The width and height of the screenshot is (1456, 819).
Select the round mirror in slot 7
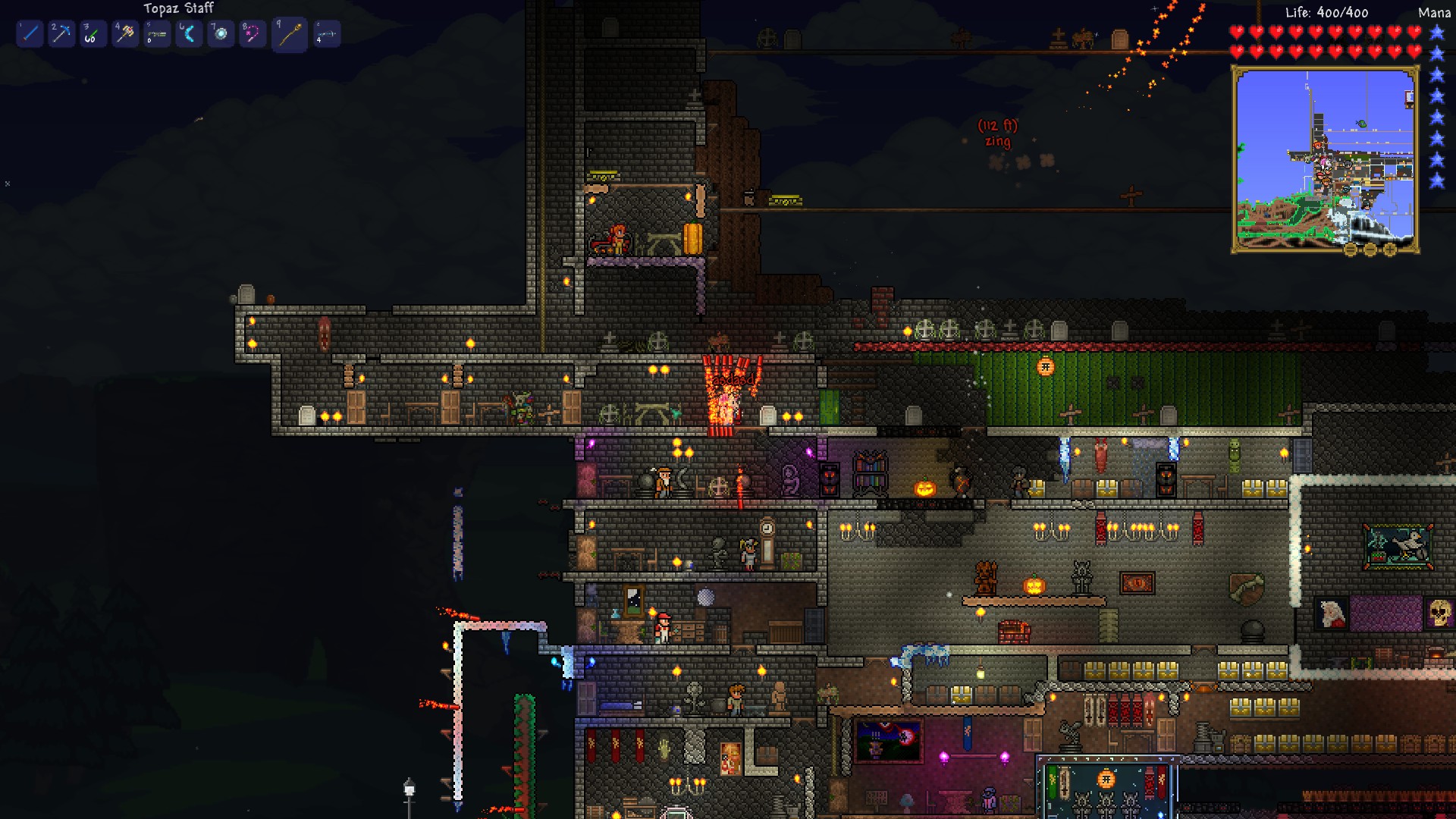click(221, 33)
